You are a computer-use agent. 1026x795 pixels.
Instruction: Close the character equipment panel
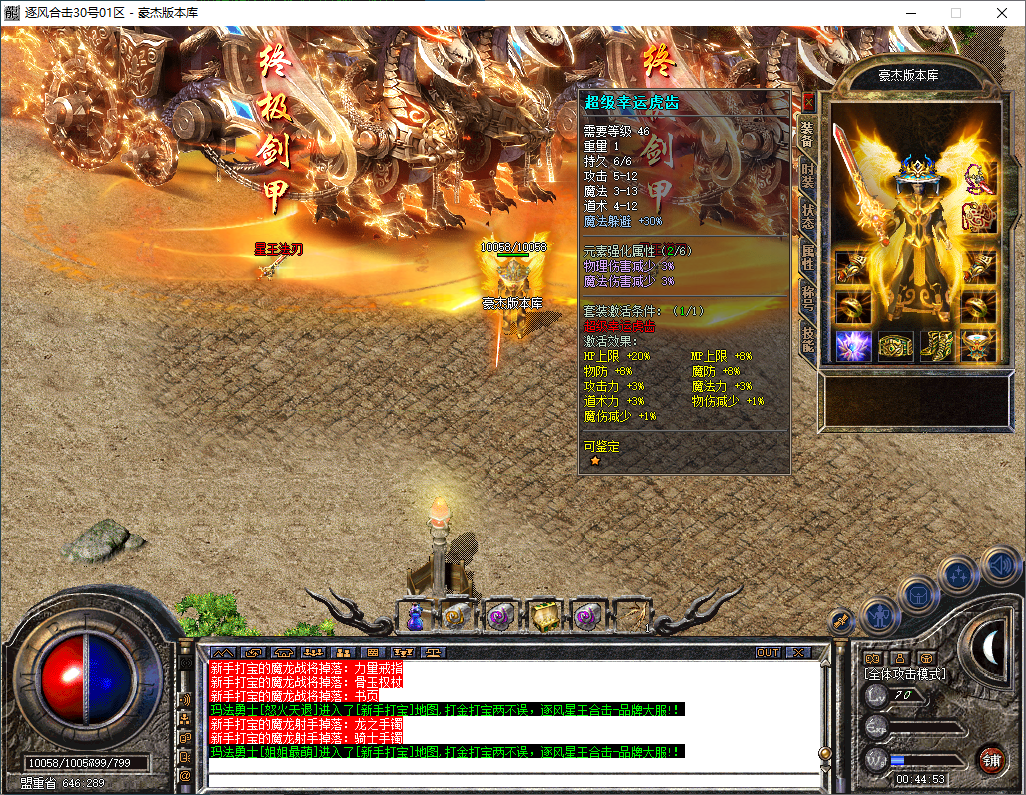(x=808, y=102)
